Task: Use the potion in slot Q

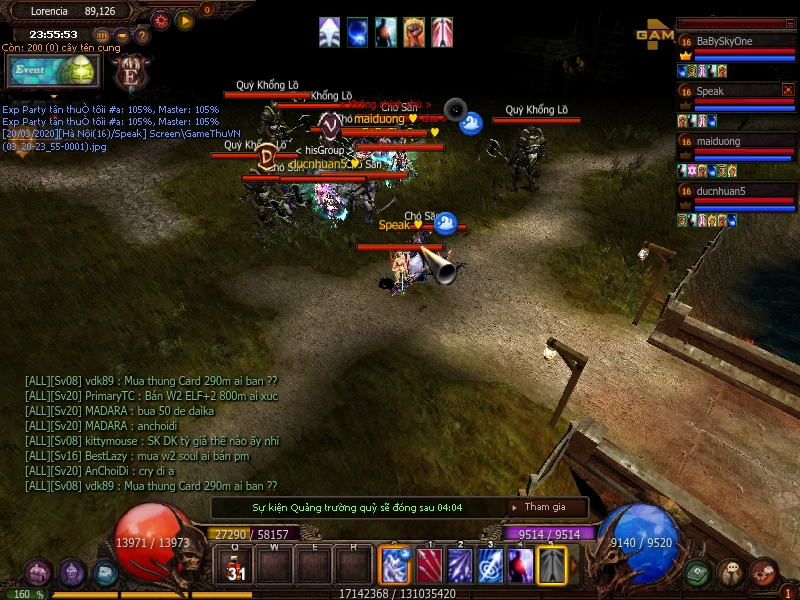Action: tap(236, 567)
